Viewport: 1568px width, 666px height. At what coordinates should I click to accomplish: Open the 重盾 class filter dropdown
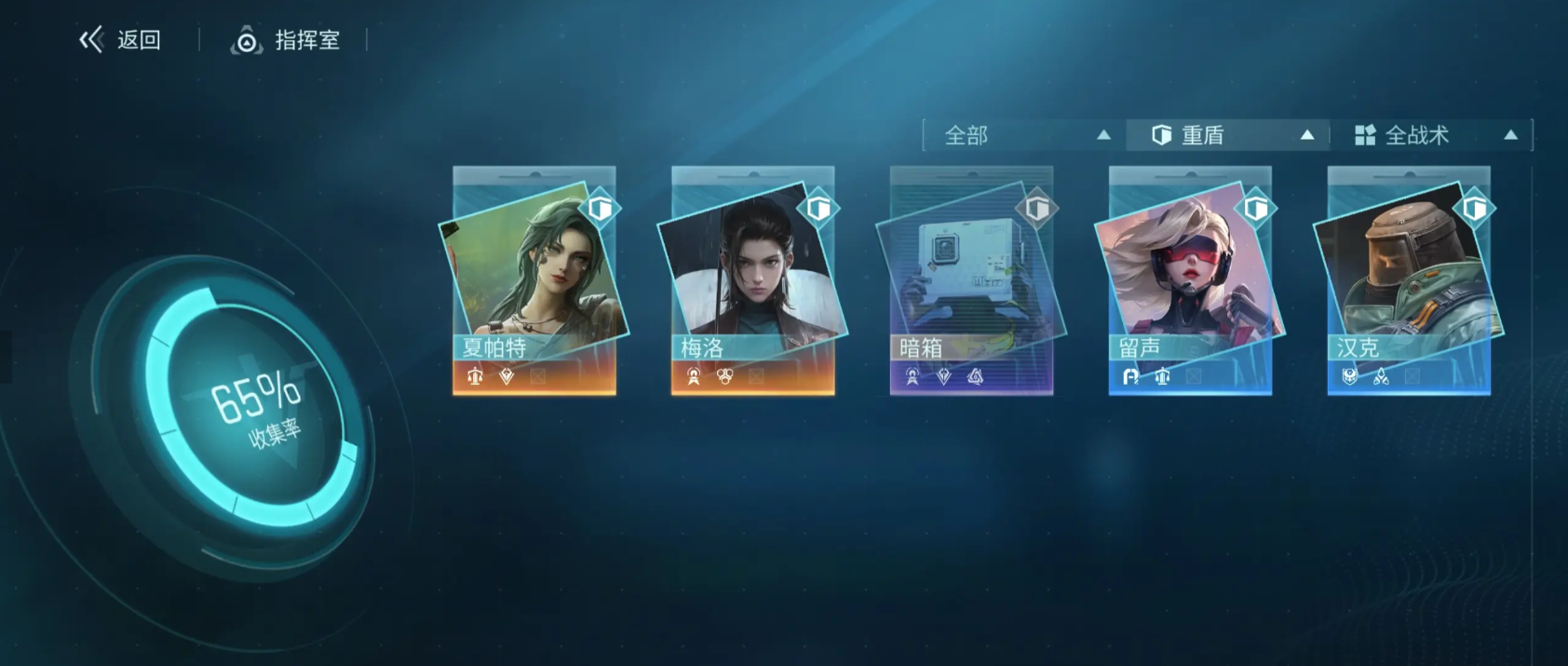(x=1227, y=136)
